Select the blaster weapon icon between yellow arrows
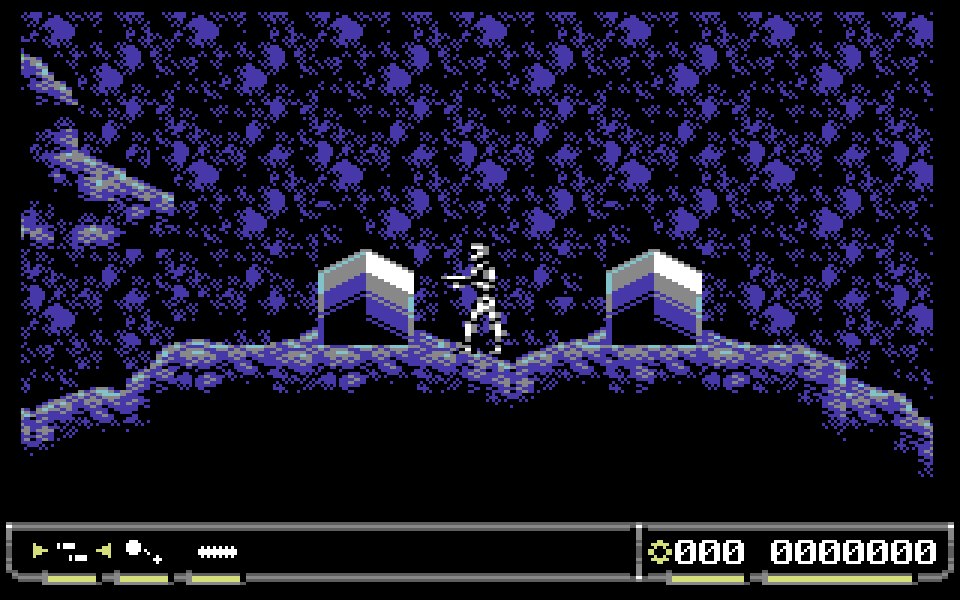This screenshot has width=960, height=600. point(71,550)
